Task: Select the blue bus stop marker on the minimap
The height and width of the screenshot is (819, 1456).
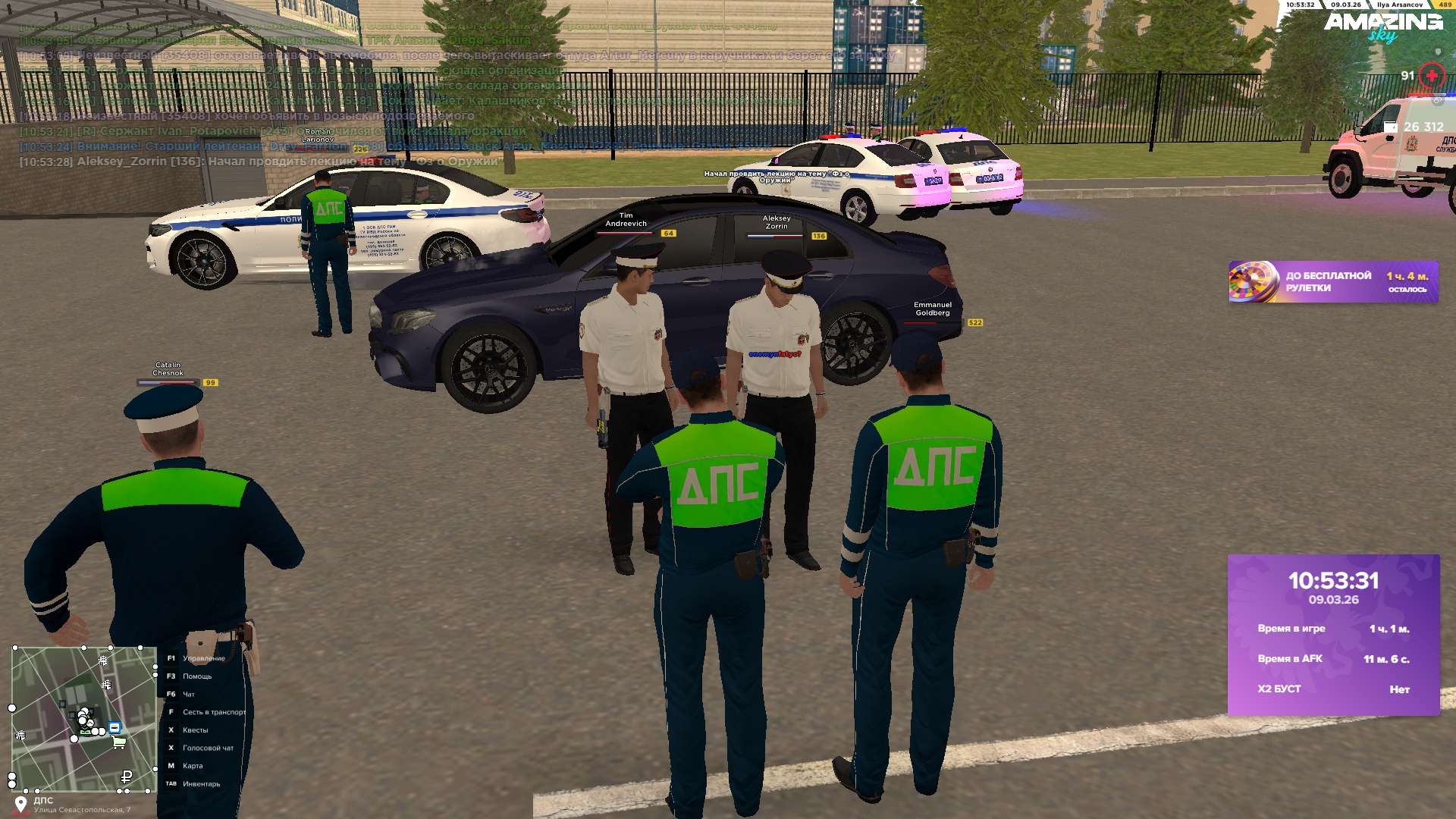Action: pos(115,727)
